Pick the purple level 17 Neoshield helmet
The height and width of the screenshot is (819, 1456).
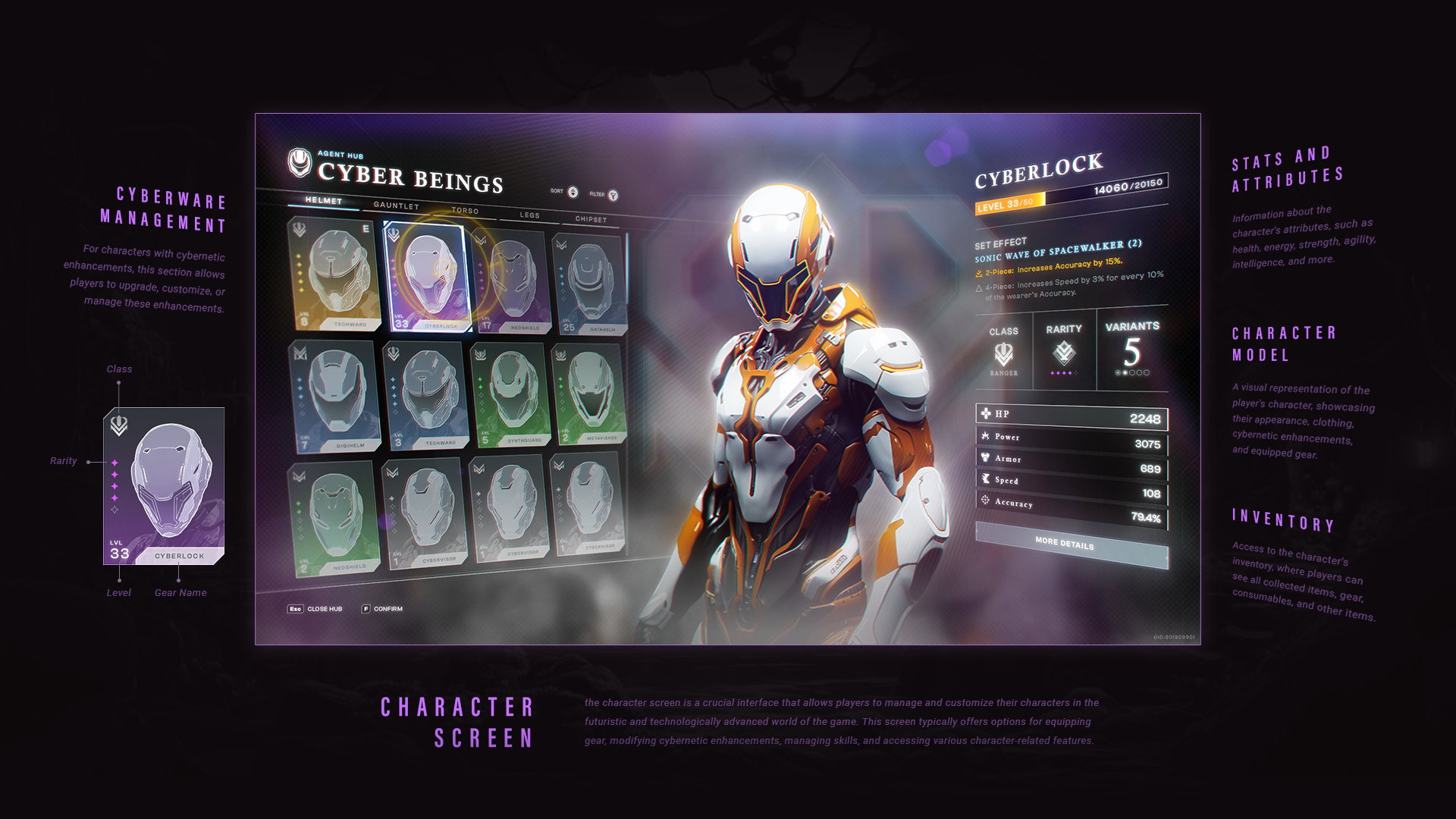click(511, 281)
